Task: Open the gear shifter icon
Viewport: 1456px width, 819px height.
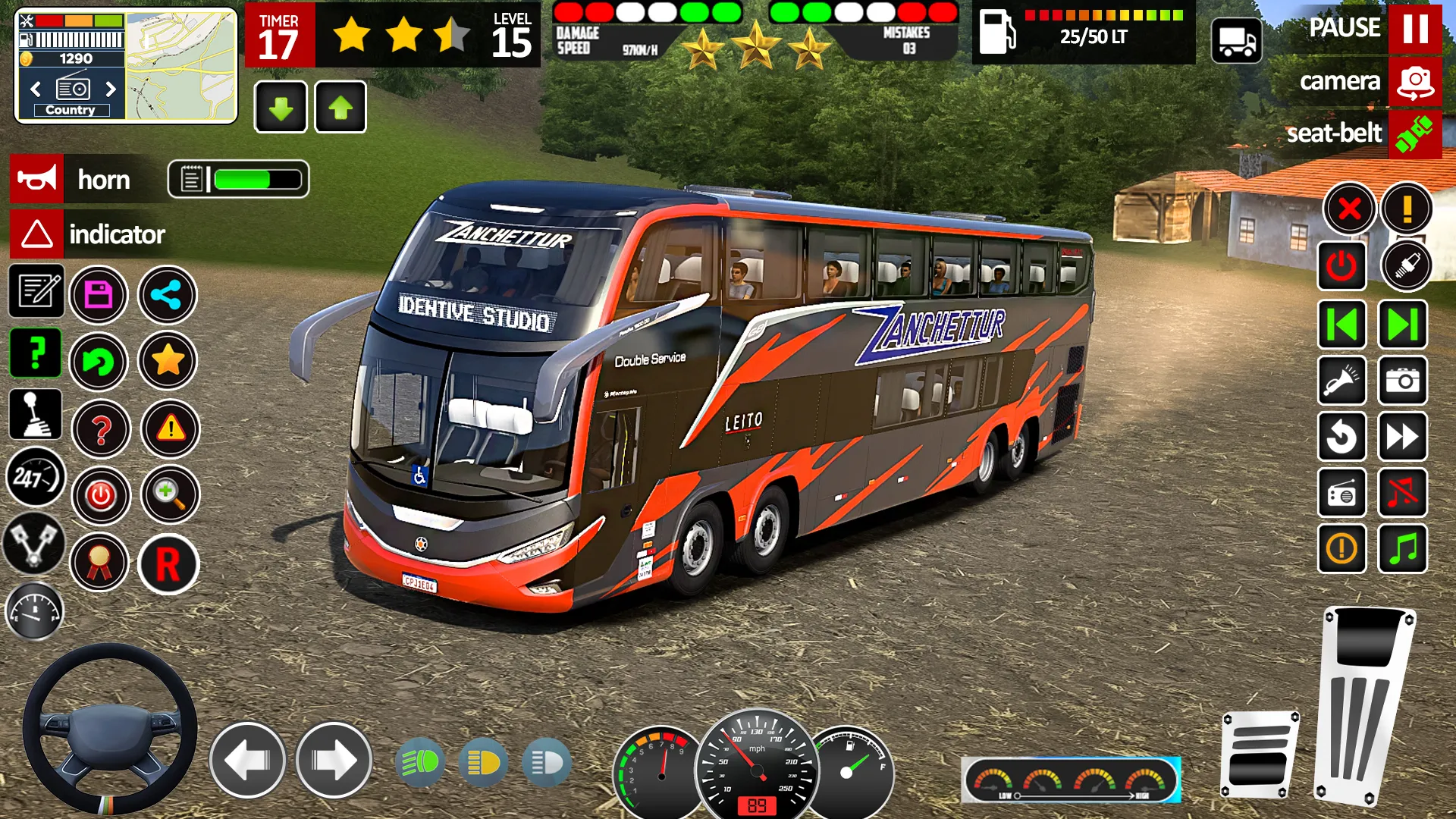Action: 34,414
